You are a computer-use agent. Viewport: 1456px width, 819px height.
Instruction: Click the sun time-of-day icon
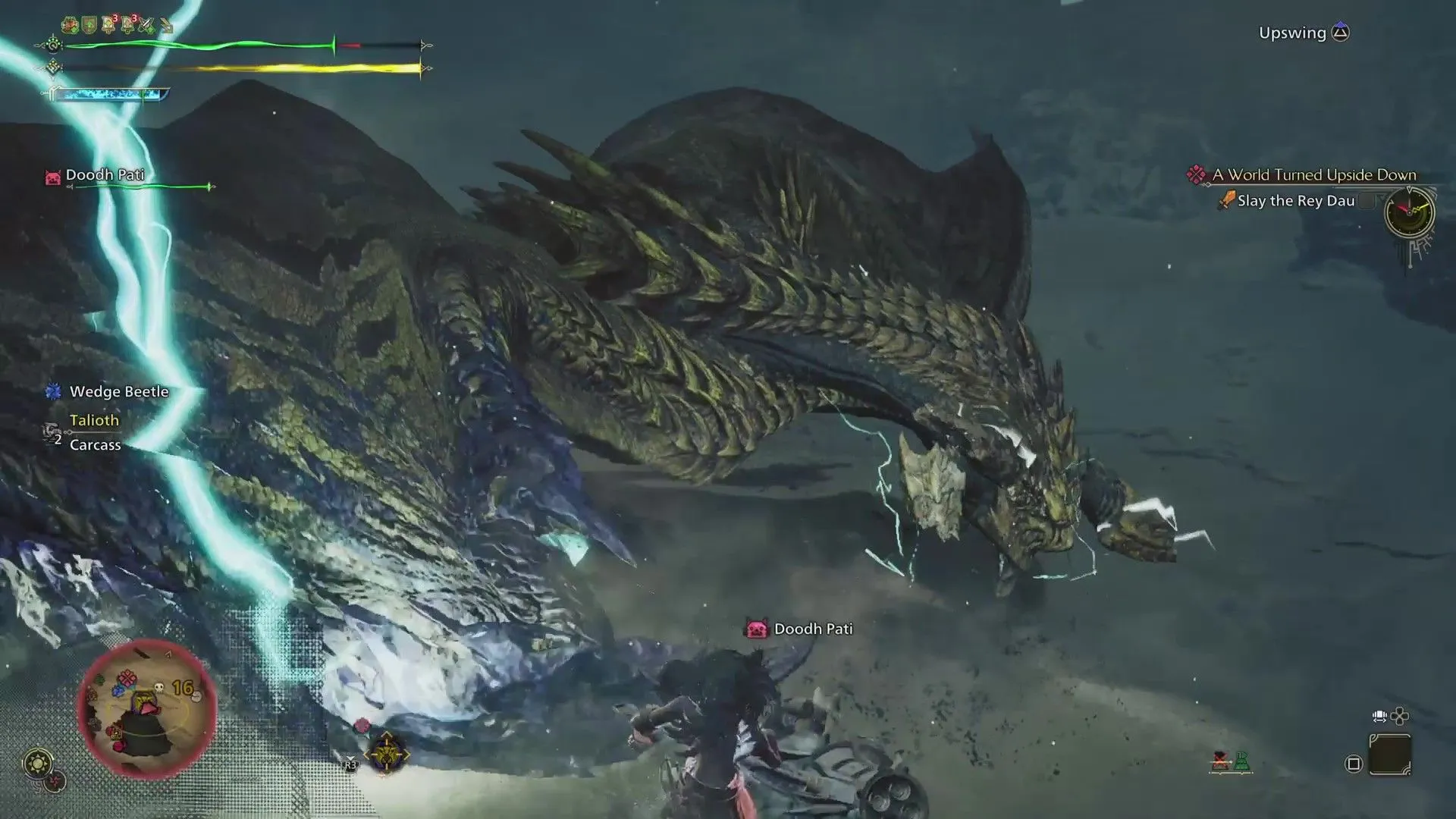38,762
